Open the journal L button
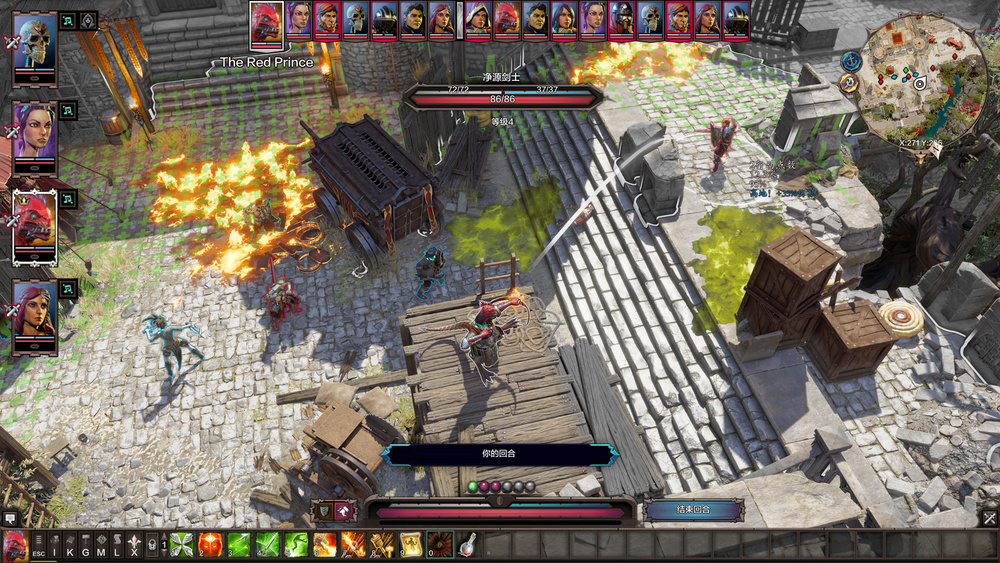This screenshot has height=563, width=1000. [117, 546]
